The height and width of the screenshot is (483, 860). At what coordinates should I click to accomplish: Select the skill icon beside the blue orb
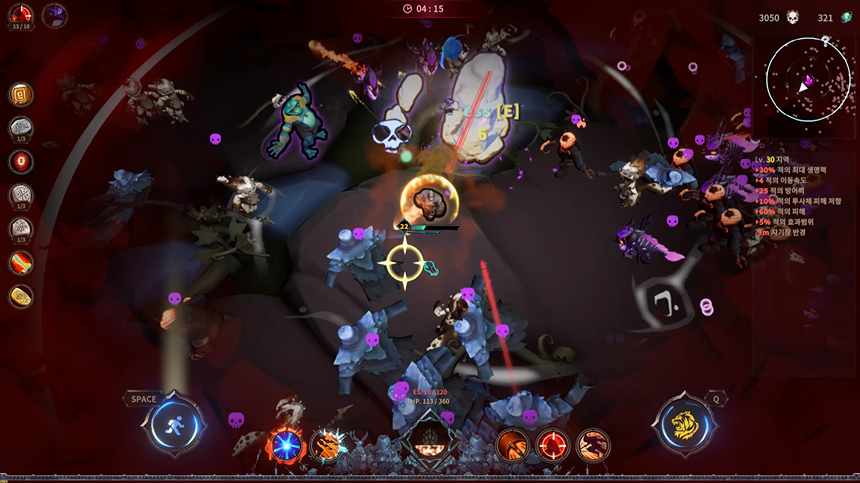tap(327, 444)
